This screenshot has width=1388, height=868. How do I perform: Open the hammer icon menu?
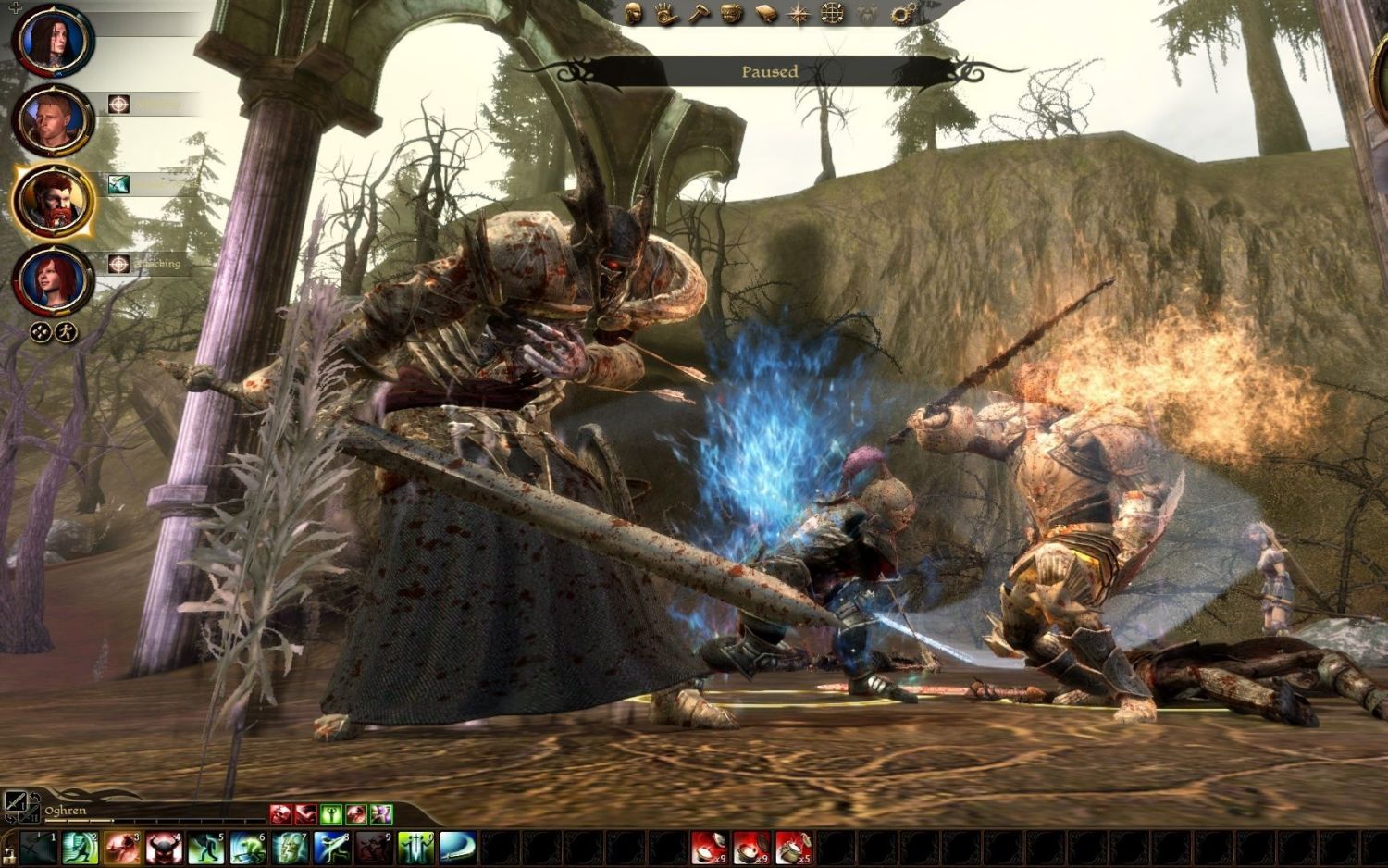(700, 13)
